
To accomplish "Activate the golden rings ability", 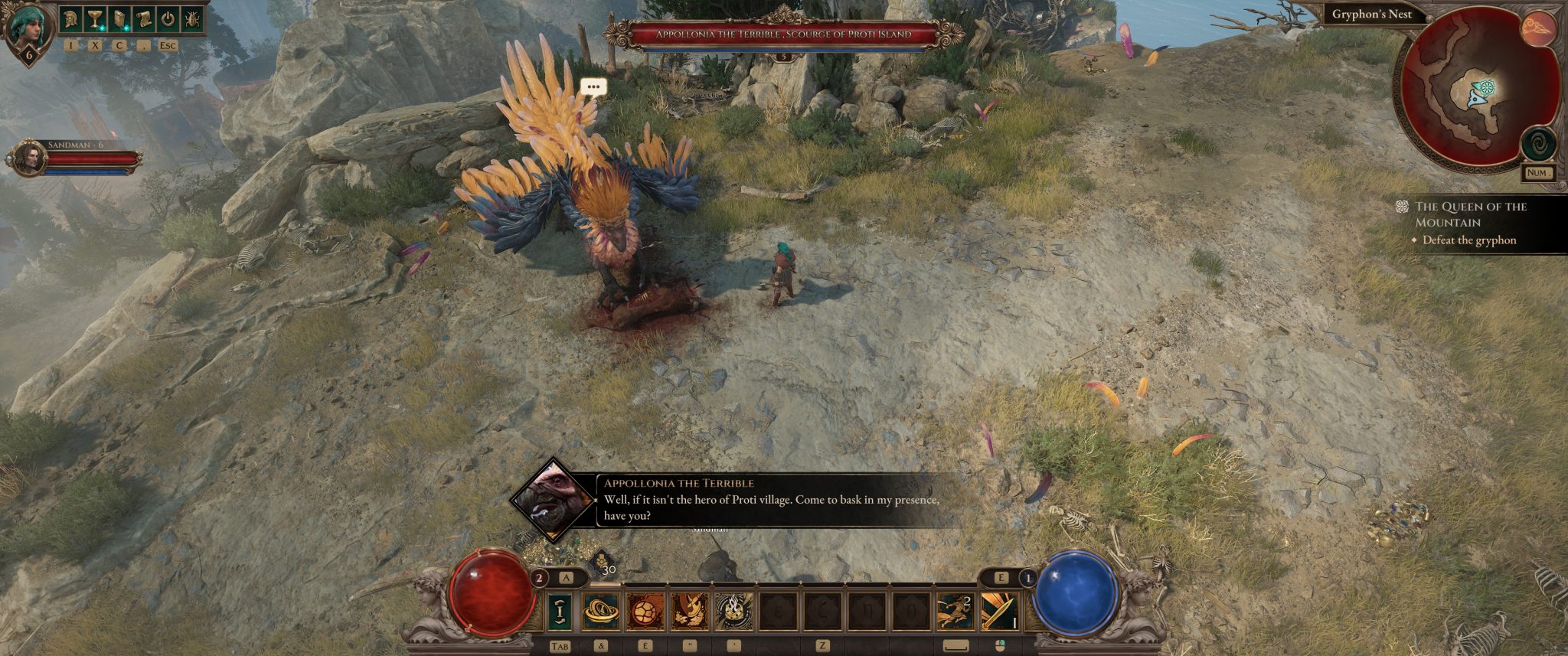I will pyautogui.click(x=601, y=611).
